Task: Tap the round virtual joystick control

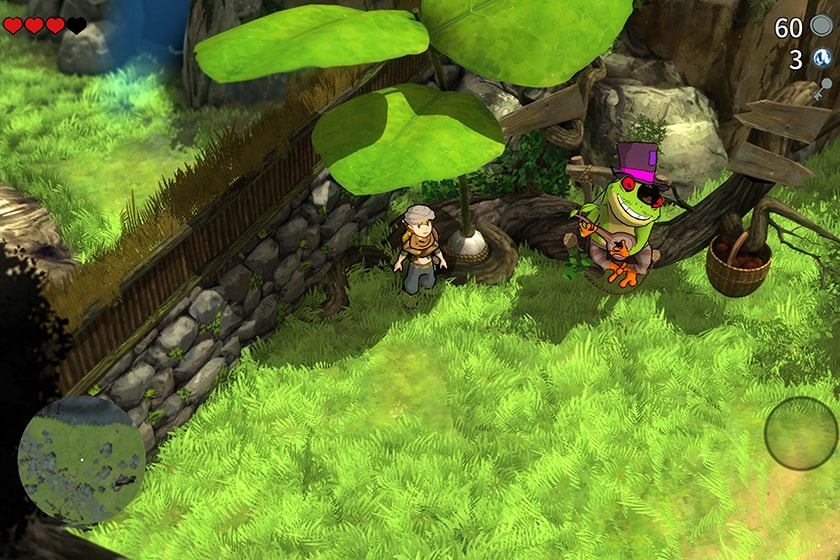Action: [801, 433]
